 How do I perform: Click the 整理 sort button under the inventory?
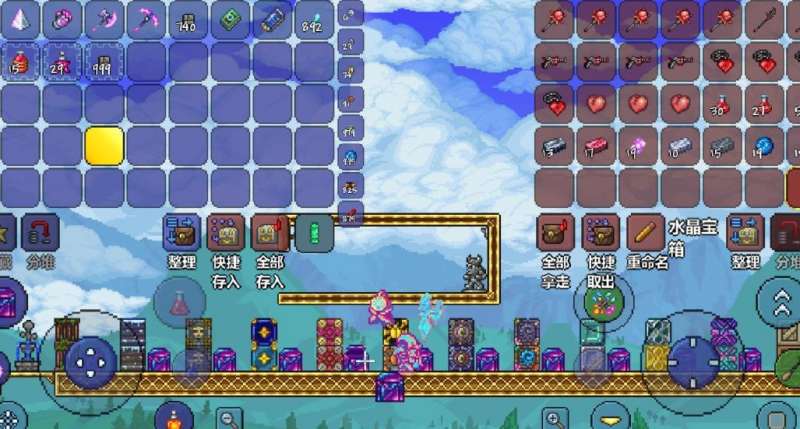[182, 233]
